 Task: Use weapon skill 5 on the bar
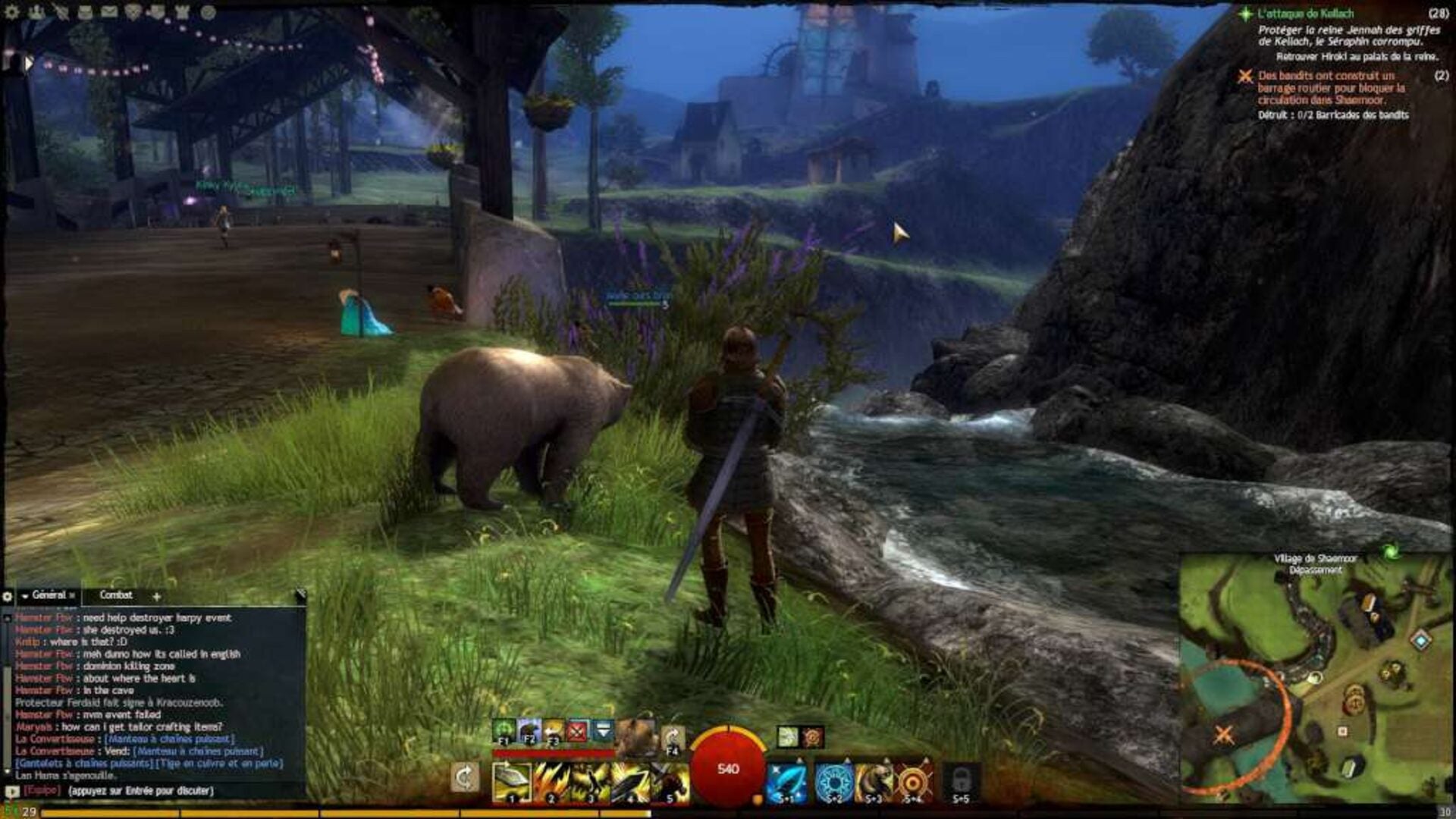(x=670, y=782)
